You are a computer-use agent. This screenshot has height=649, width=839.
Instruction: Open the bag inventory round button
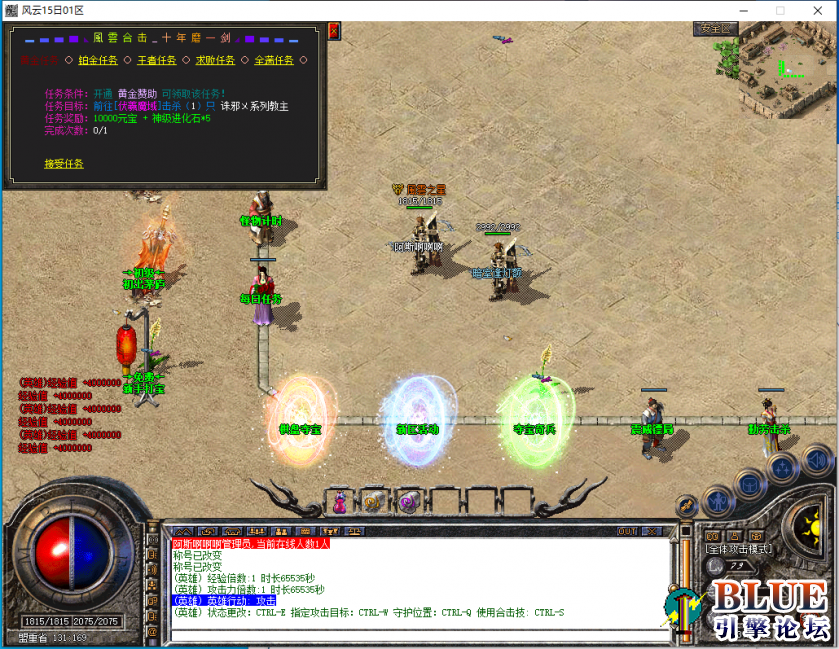click(748, 483)
